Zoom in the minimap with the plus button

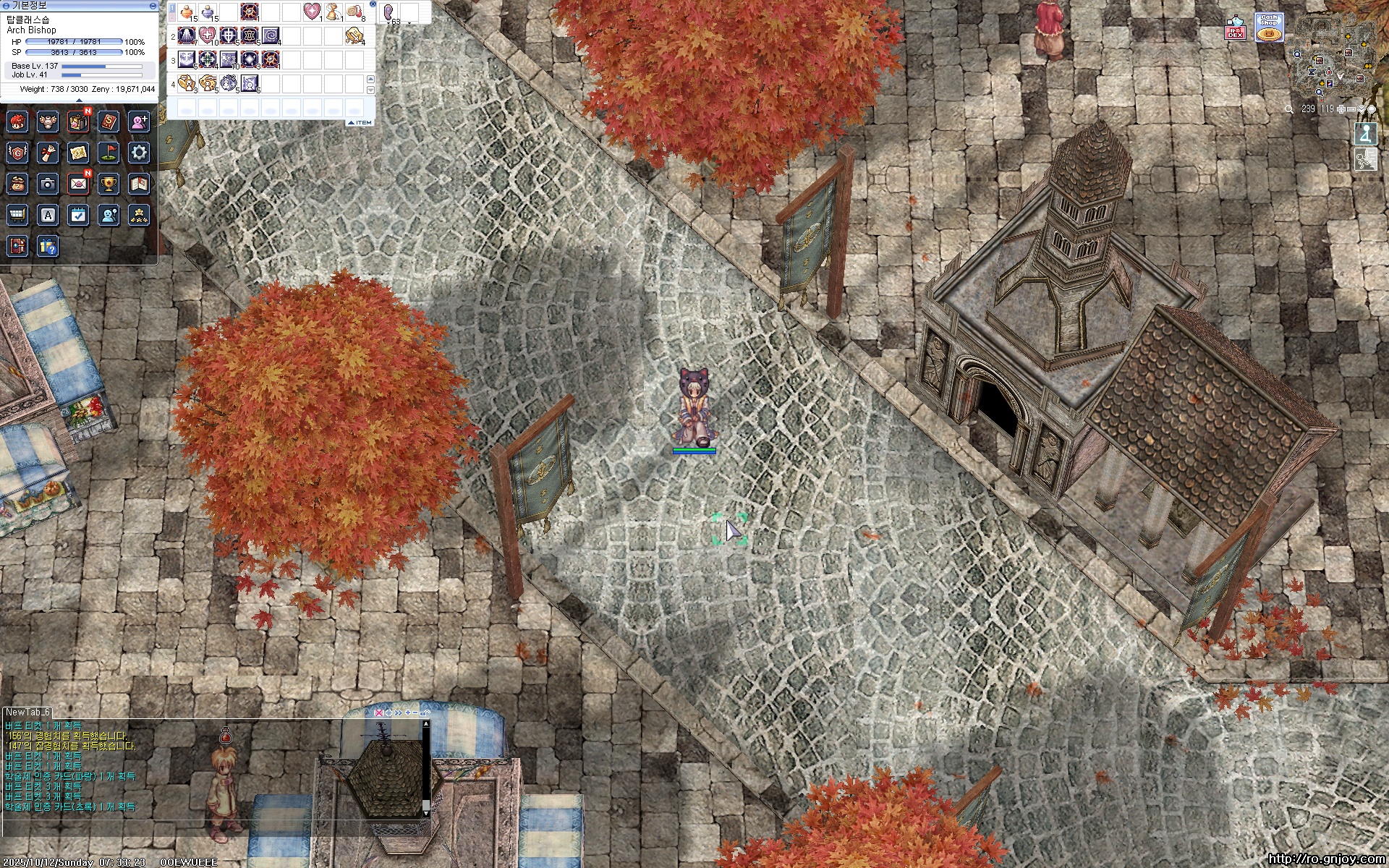pyautogui.click(x=1341, y=109)
